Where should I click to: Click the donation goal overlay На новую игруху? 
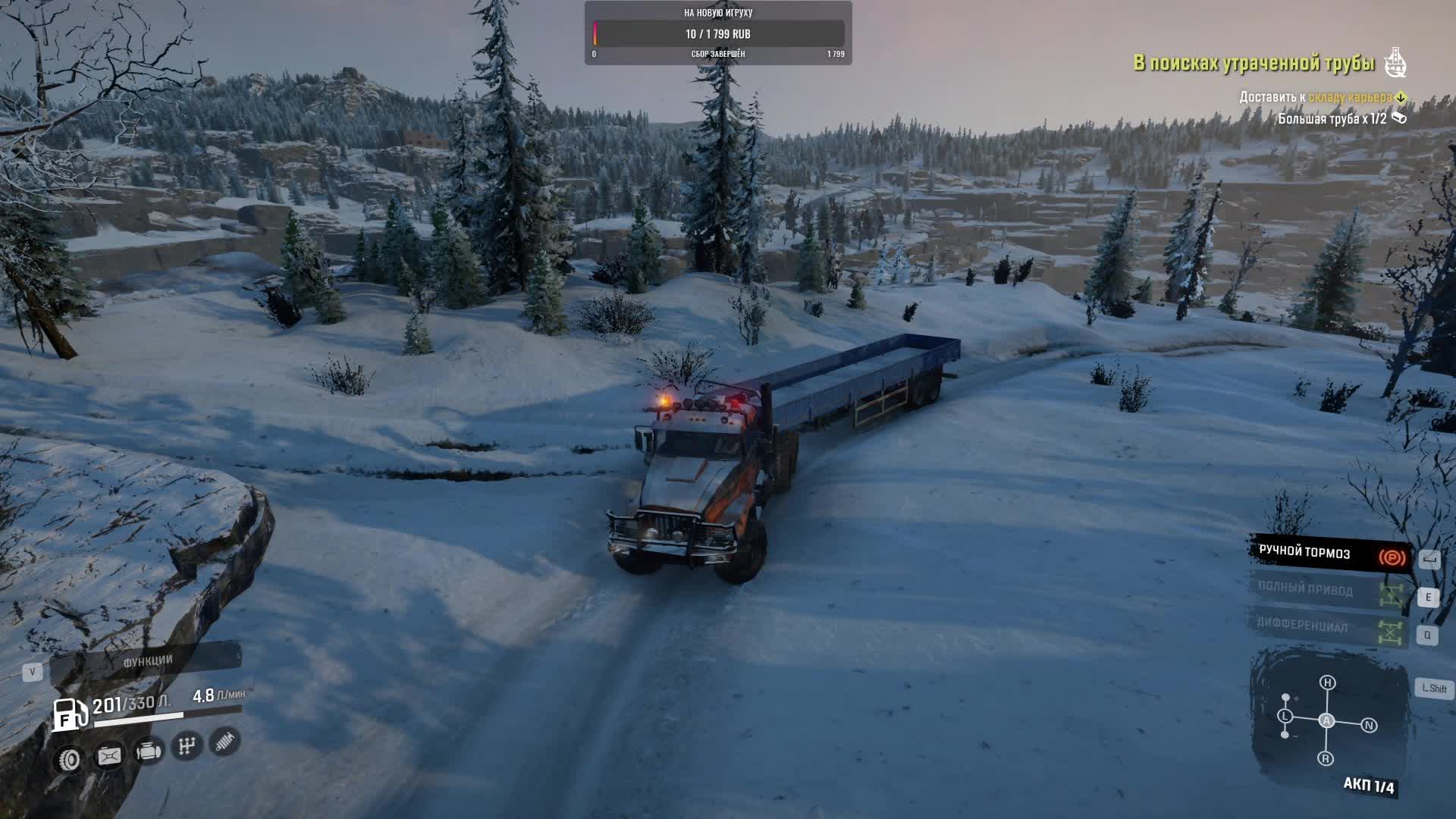[x=717, y=33]
